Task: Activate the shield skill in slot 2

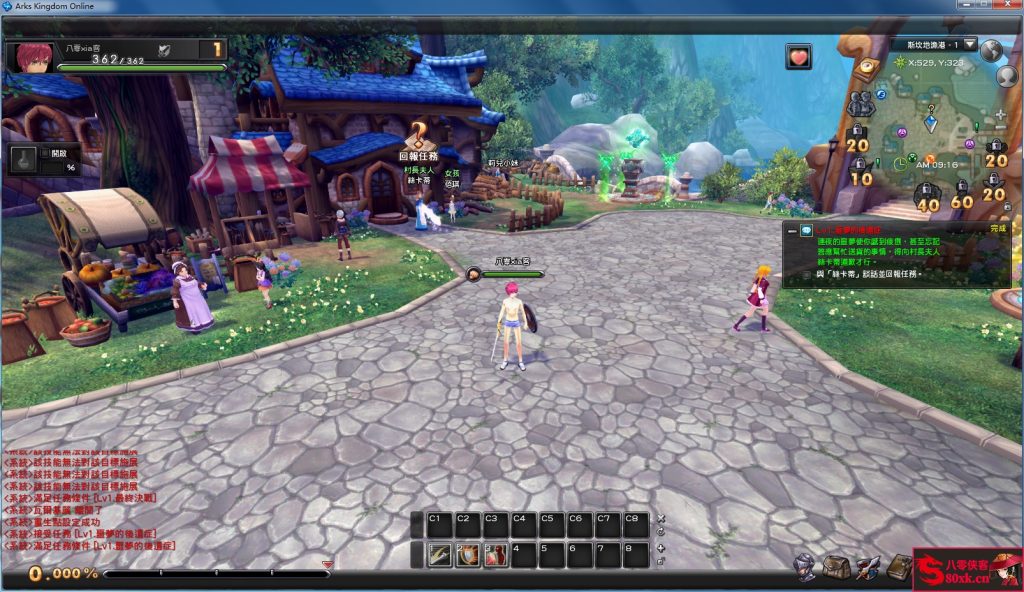Action: (467, 555)
